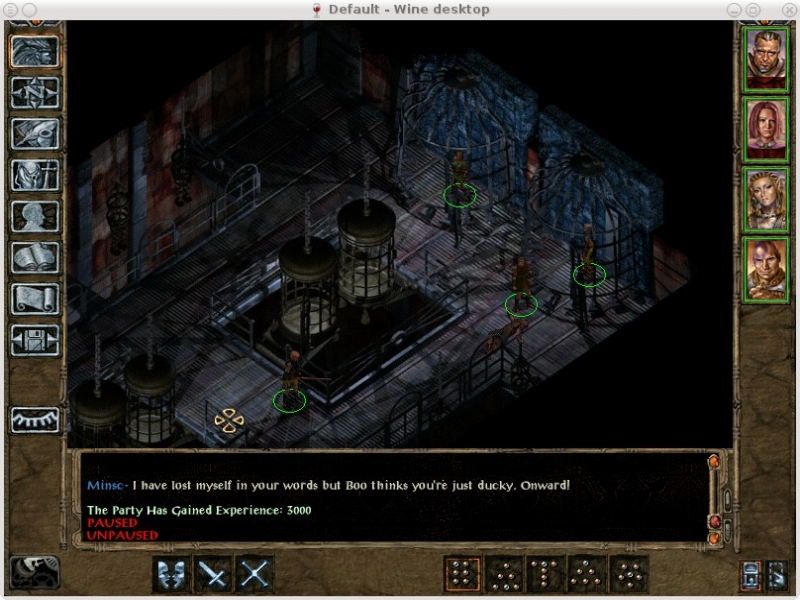Click the return to game button
The image size is (800, 600).
click(35, 52)
